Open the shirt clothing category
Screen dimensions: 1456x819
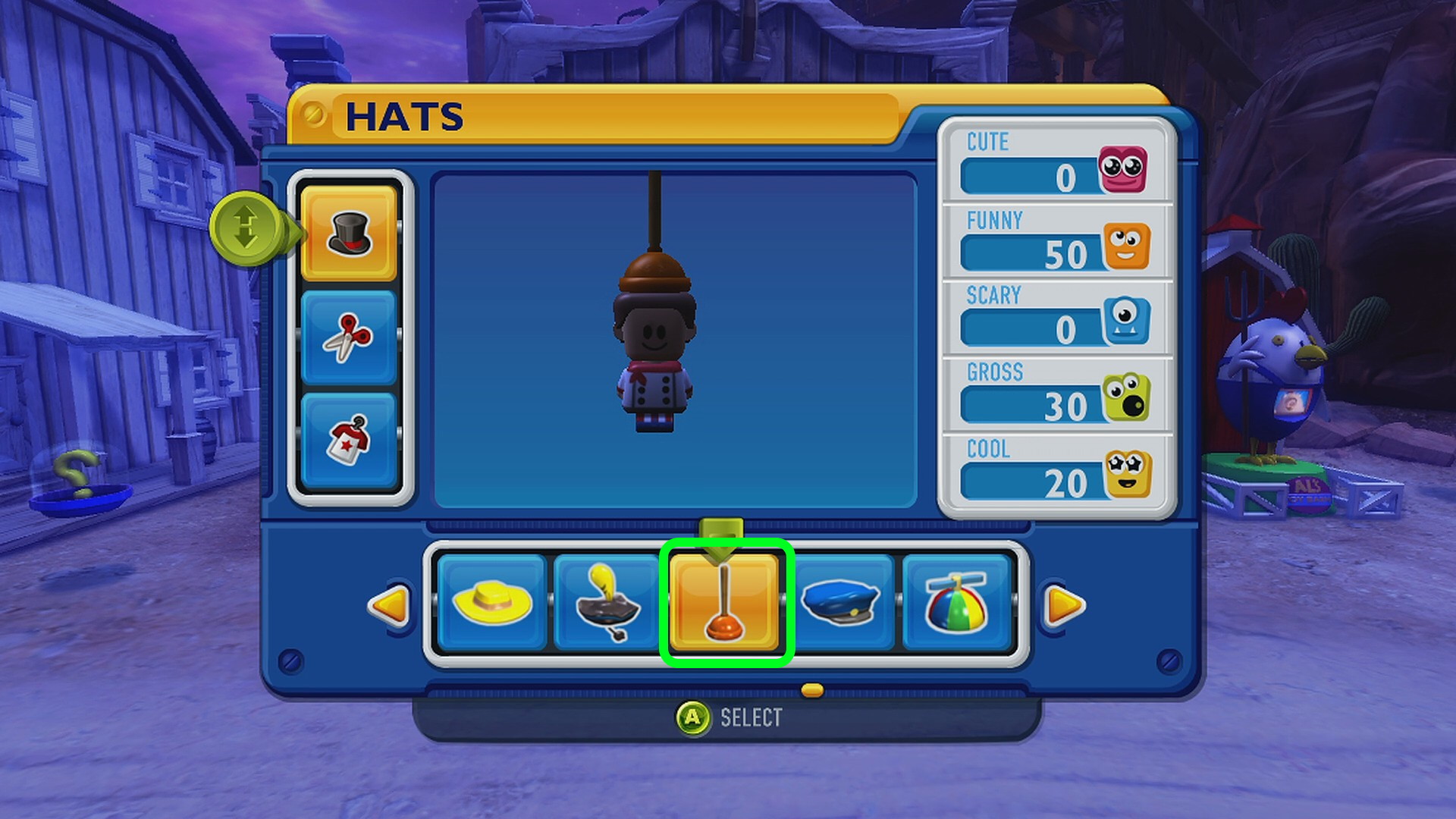pos(349,440)
